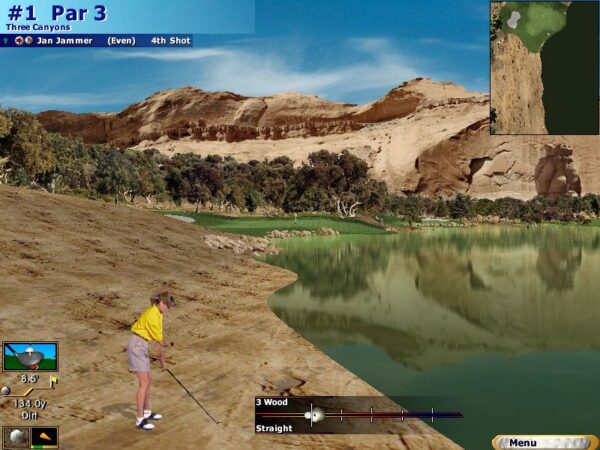Click the overhead hole map
600x450 pixels.
[544, 67]
